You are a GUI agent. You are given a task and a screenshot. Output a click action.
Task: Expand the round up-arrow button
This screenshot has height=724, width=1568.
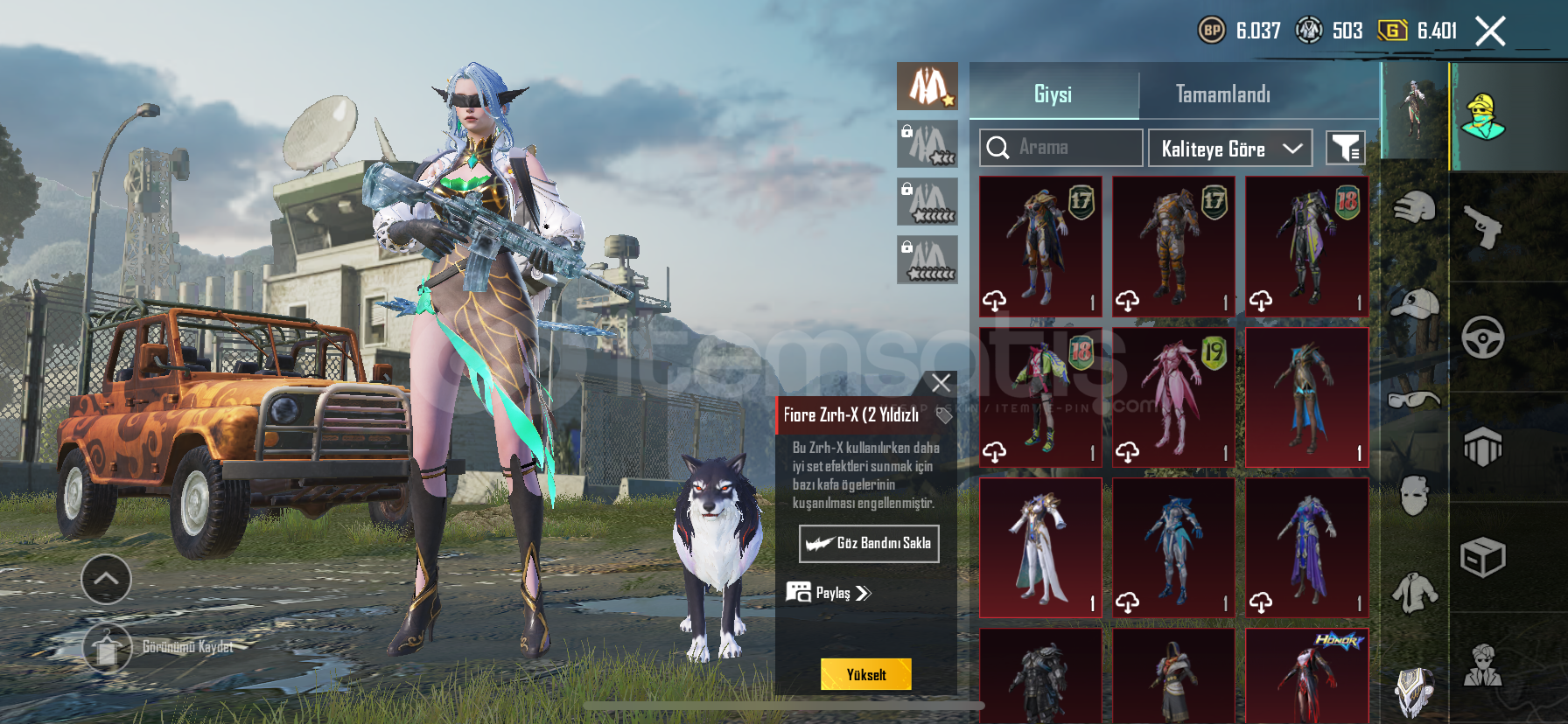(106, 579)
